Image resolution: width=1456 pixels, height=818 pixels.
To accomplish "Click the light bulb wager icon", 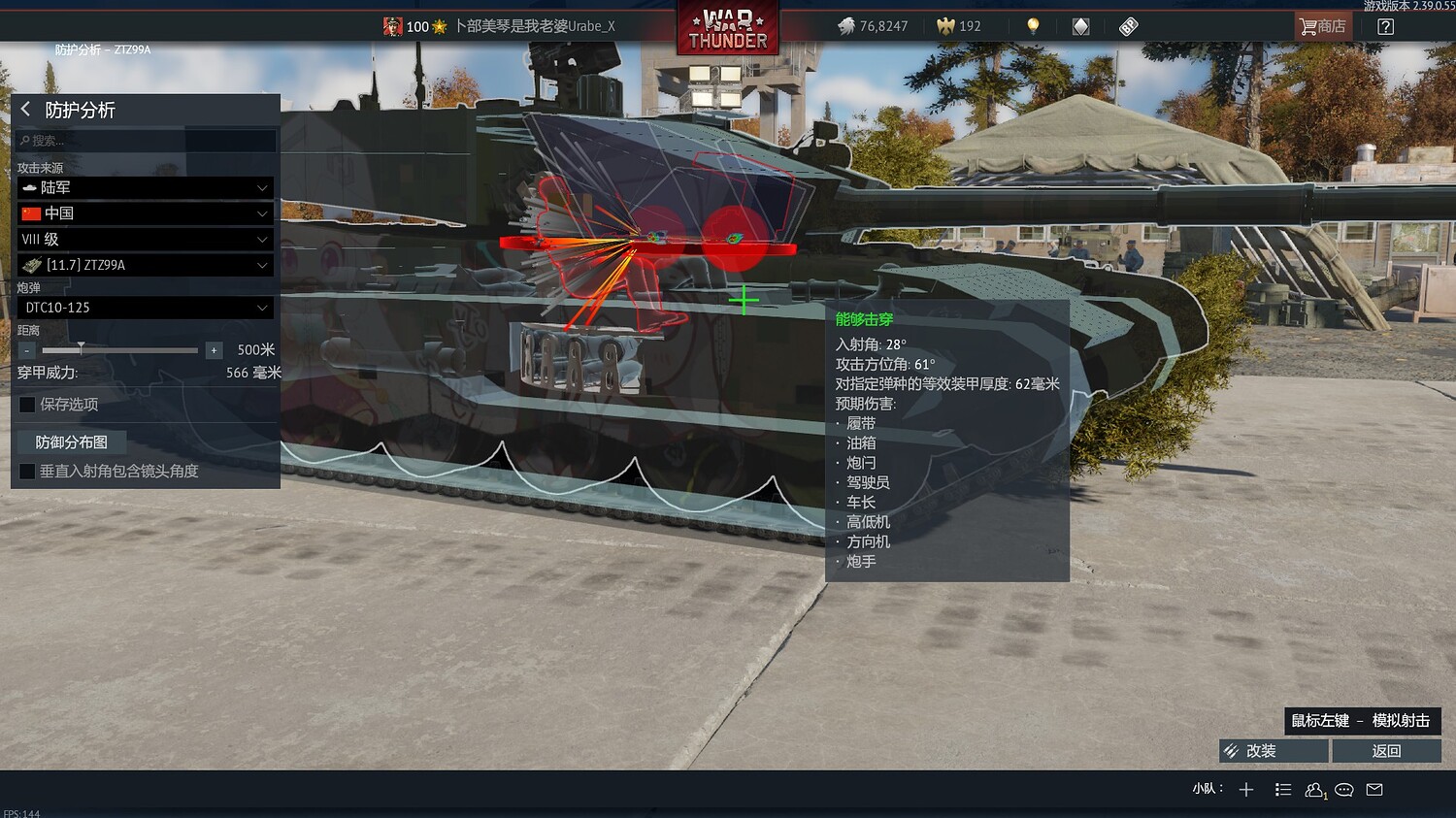I will pos(1032,26).
